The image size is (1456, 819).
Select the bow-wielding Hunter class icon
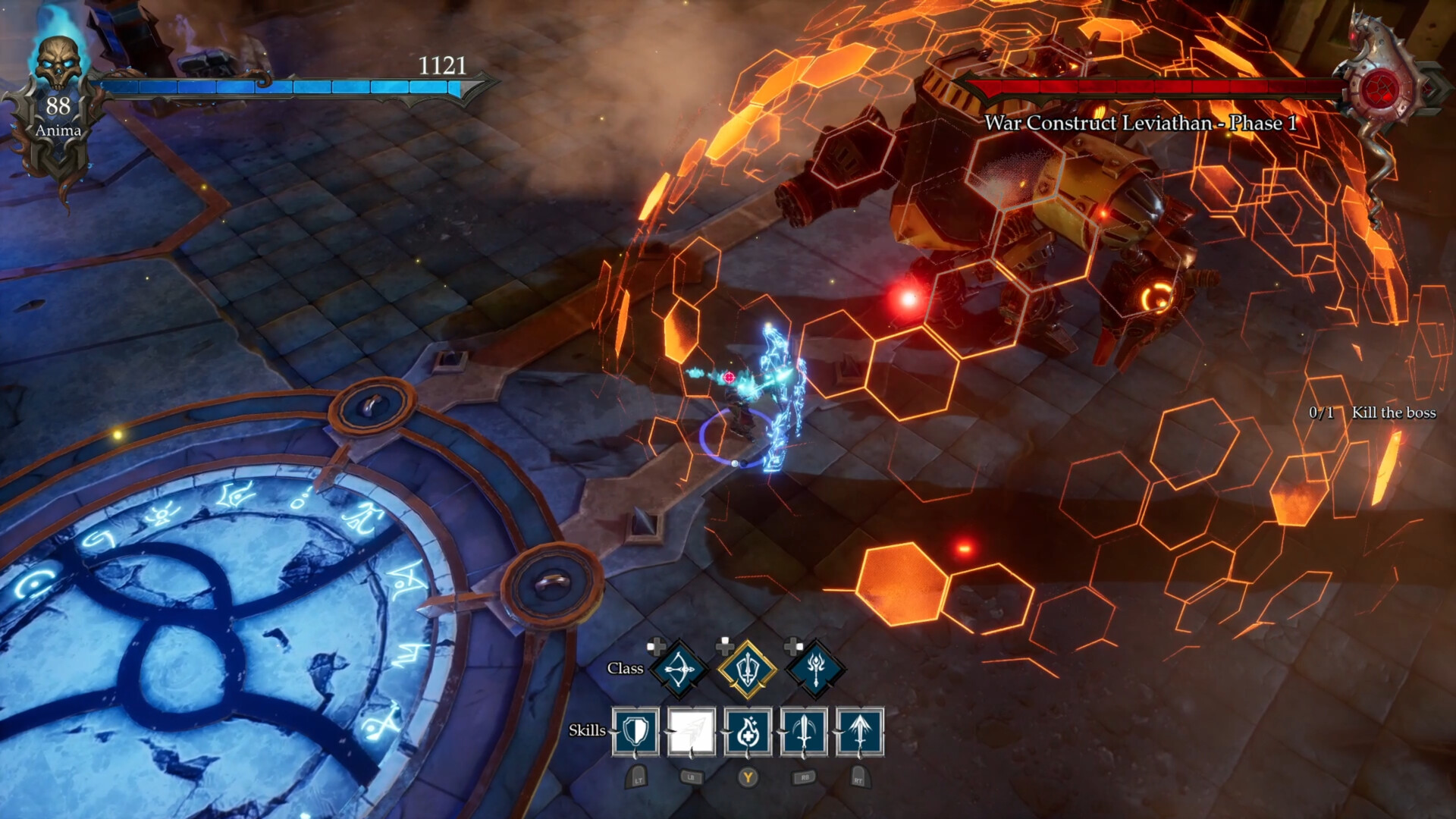(679, 670)
